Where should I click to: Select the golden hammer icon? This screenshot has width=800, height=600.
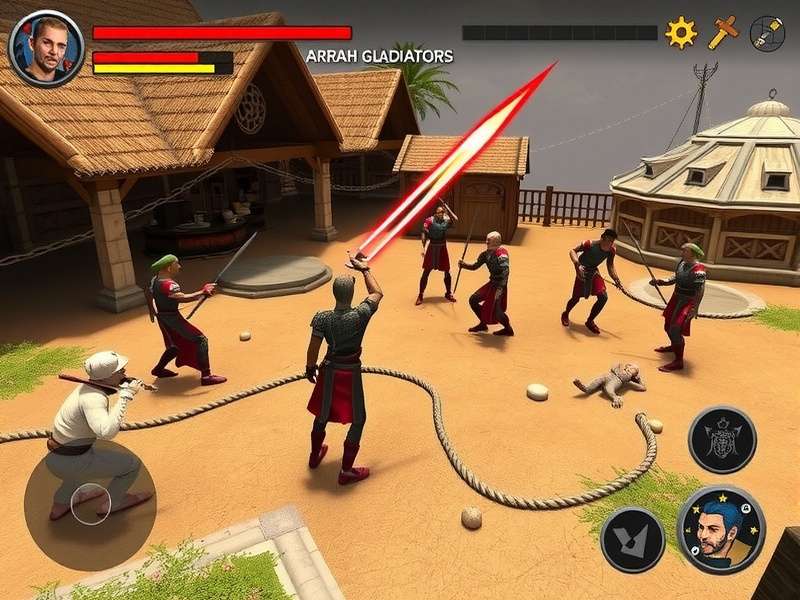[723, 33]
